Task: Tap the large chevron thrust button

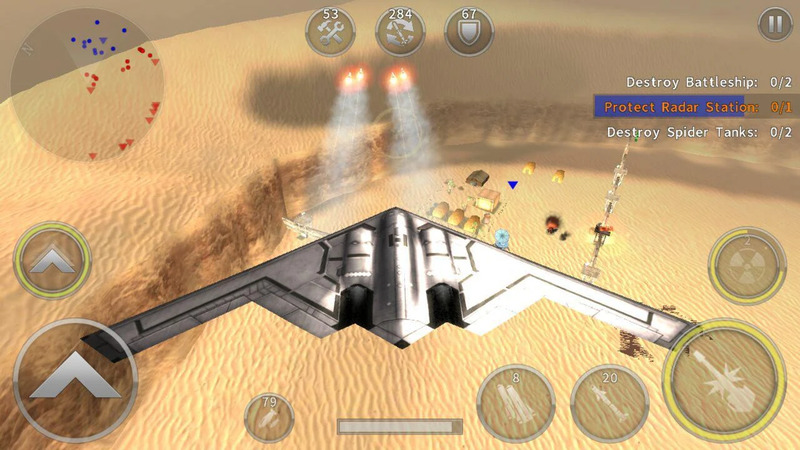Action: click(75, 381)
